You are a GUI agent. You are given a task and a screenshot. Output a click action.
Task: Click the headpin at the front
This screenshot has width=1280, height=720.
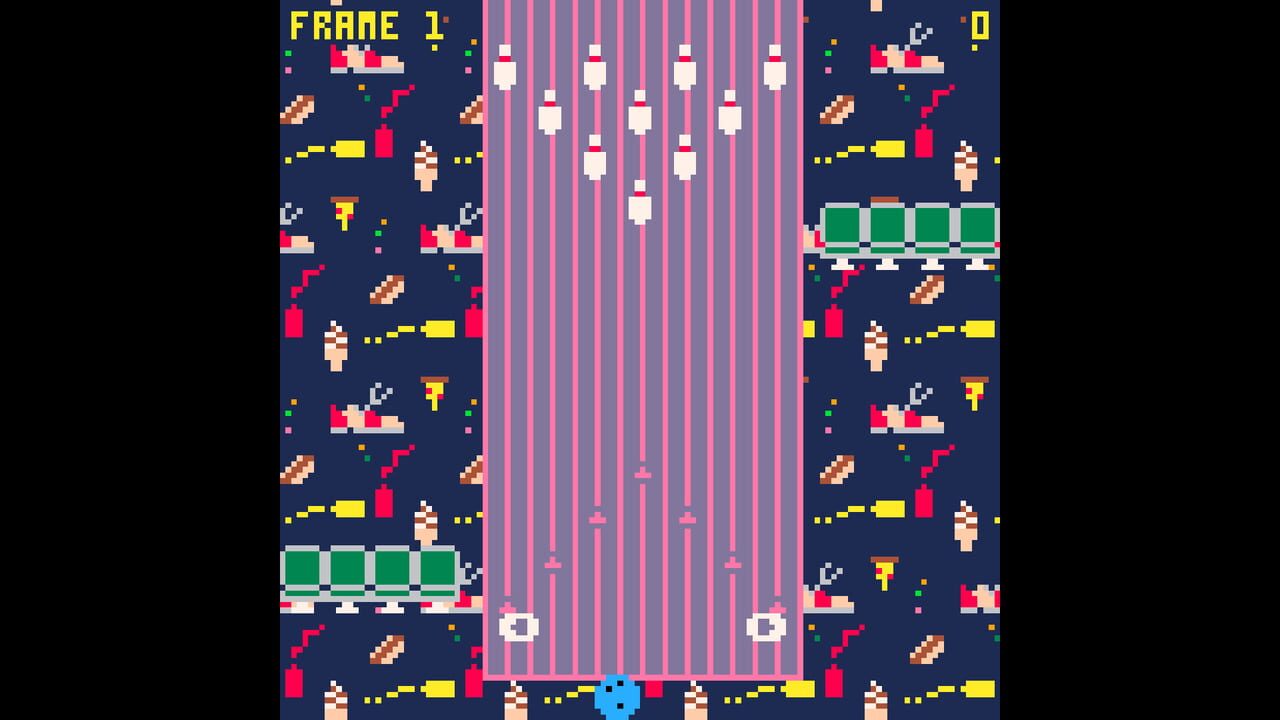point(639,200)
